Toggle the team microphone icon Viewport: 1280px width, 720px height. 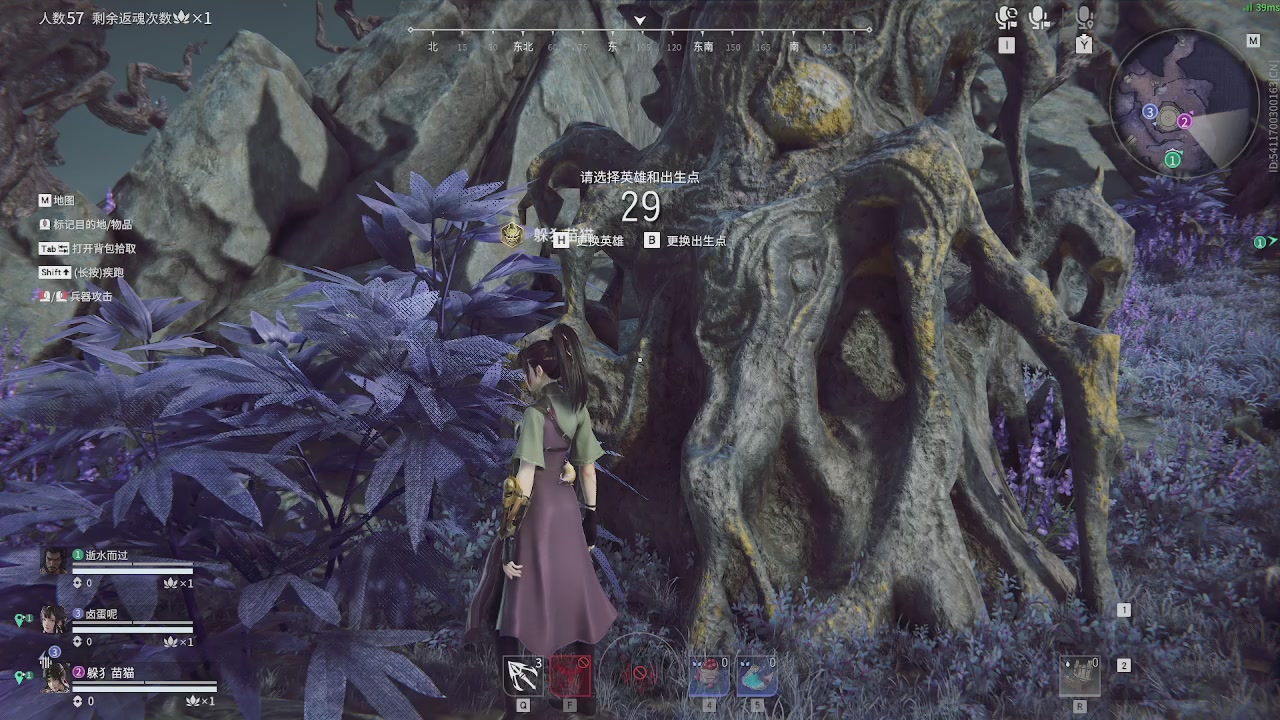click(1041, 18)
